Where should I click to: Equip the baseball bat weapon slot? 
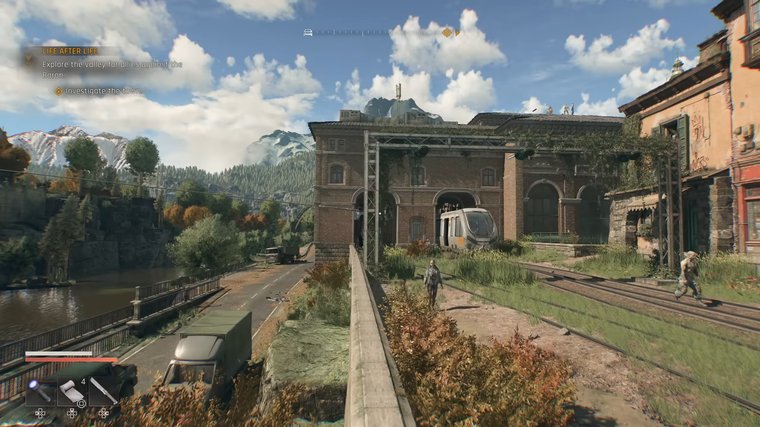[103, 391]
